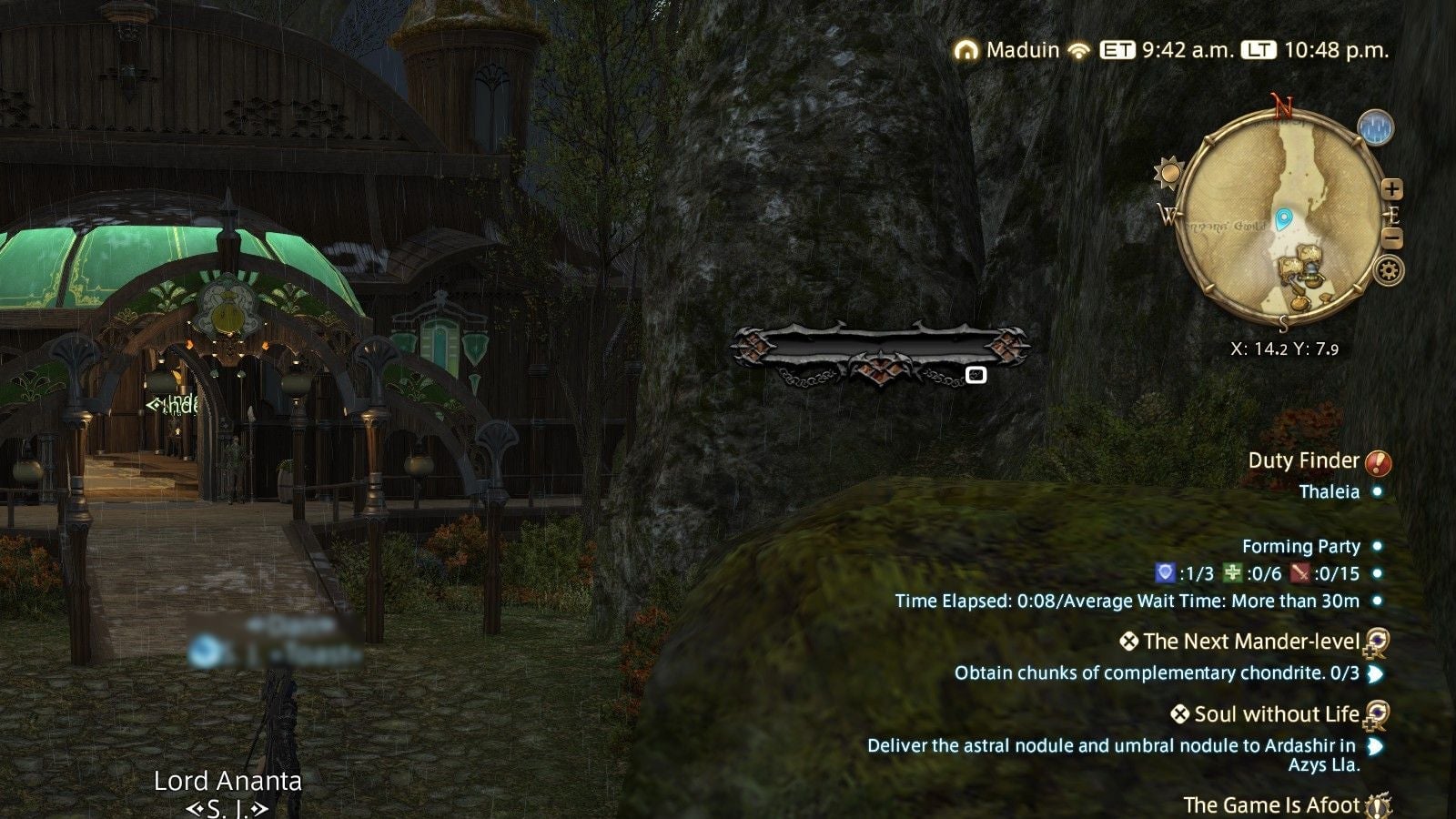Click the minimap zoom-in plus button
Viewport: 1456px width, 819px height.
1392,187
